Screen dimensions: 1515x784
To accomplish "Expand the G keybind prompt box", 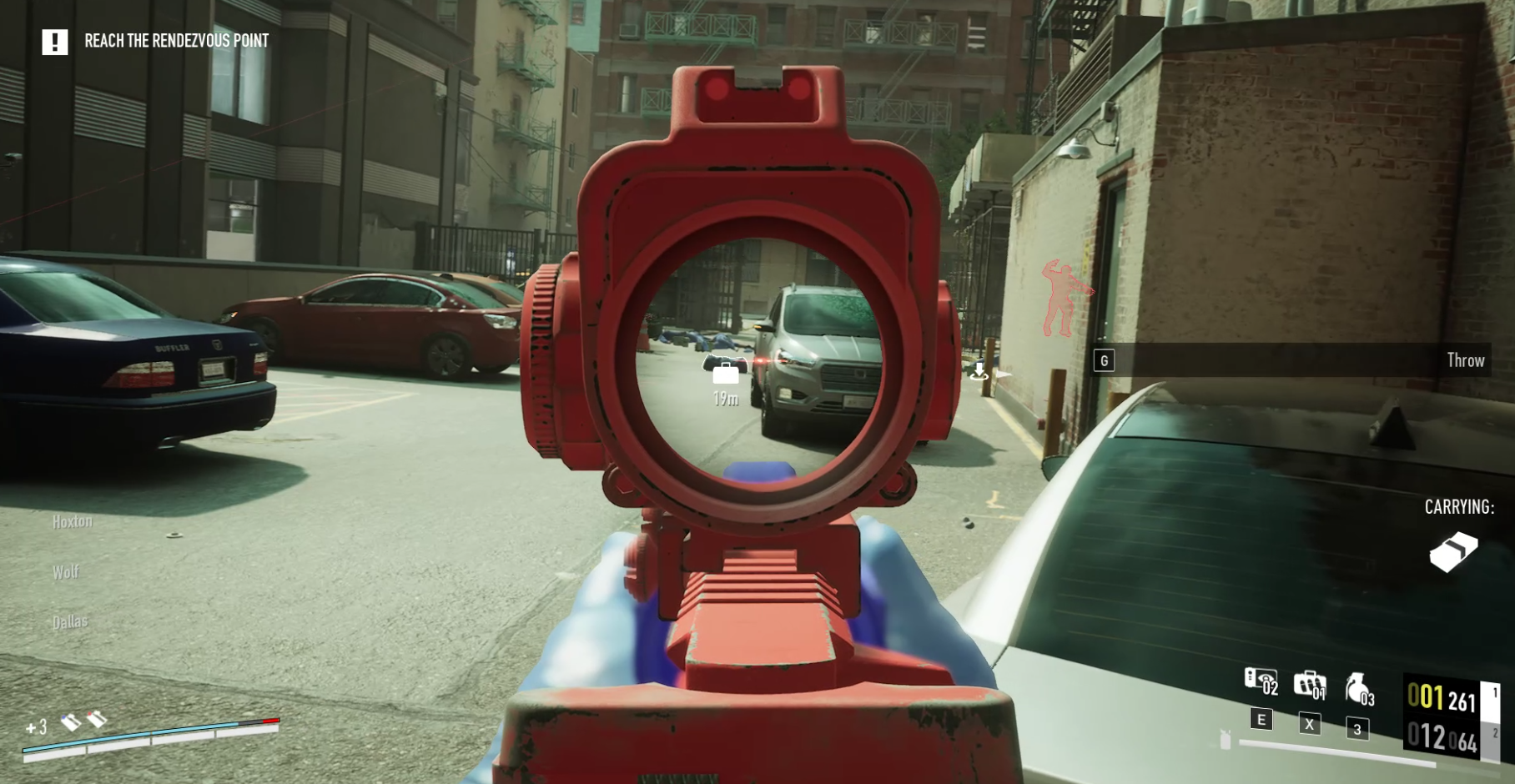I will (x=1105, y=360).
